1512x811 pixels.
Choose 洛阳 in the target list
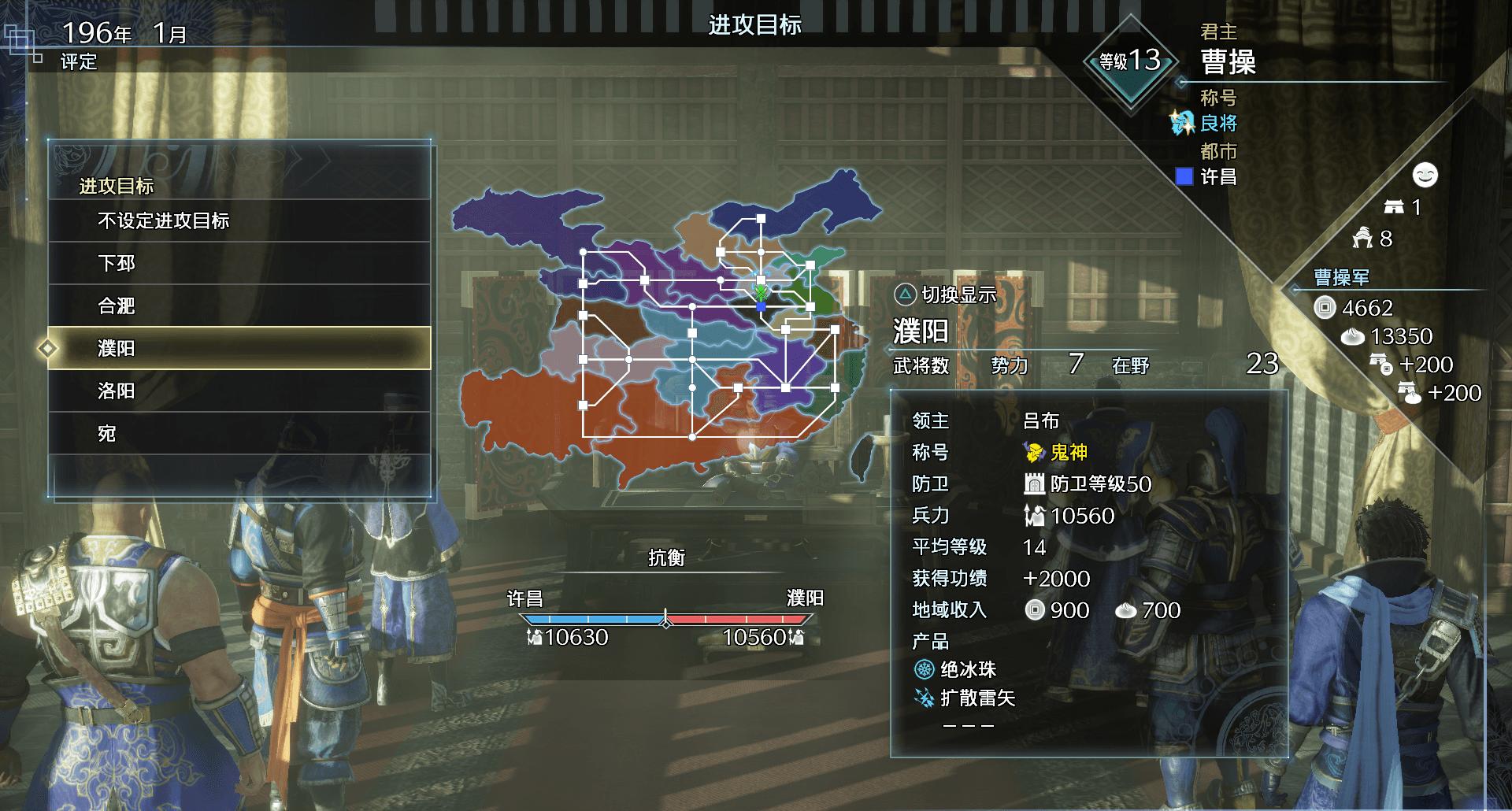click(239, 391)
